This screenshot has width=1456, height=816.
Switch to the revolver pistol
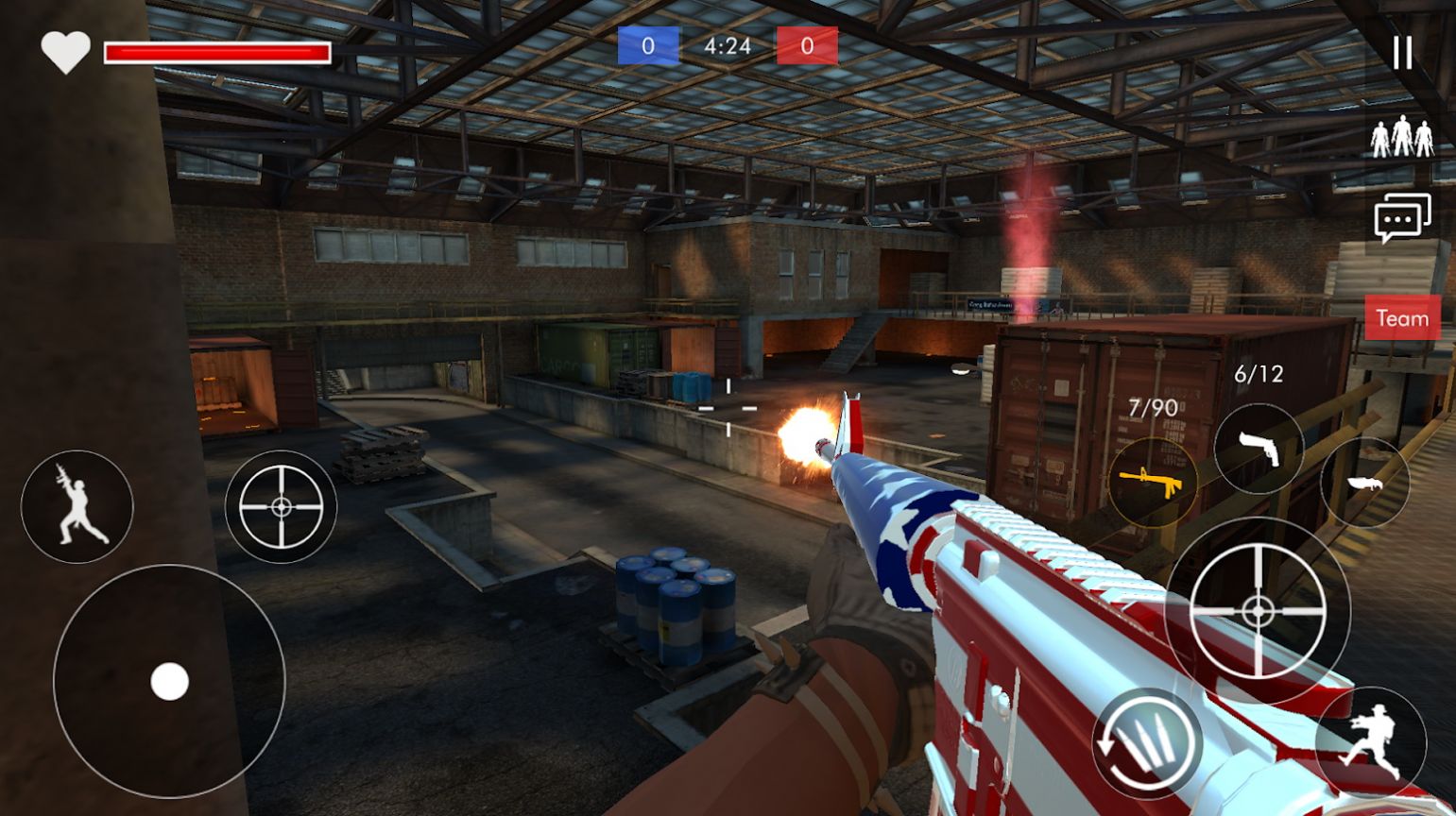pyautogui.click(x=1259, y=449)
